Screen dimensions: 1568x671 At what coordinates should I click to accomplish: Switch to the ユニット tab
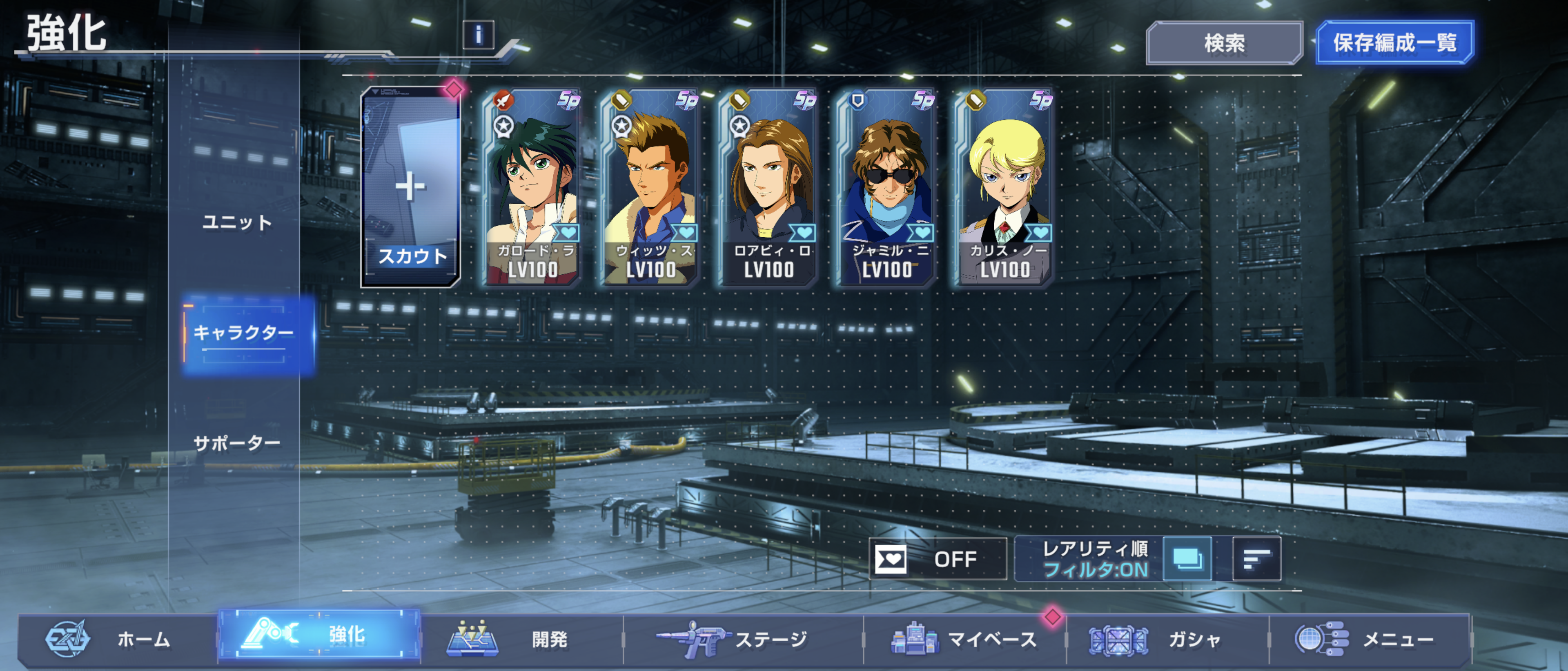pyautogui.click(x=237, y=223)
